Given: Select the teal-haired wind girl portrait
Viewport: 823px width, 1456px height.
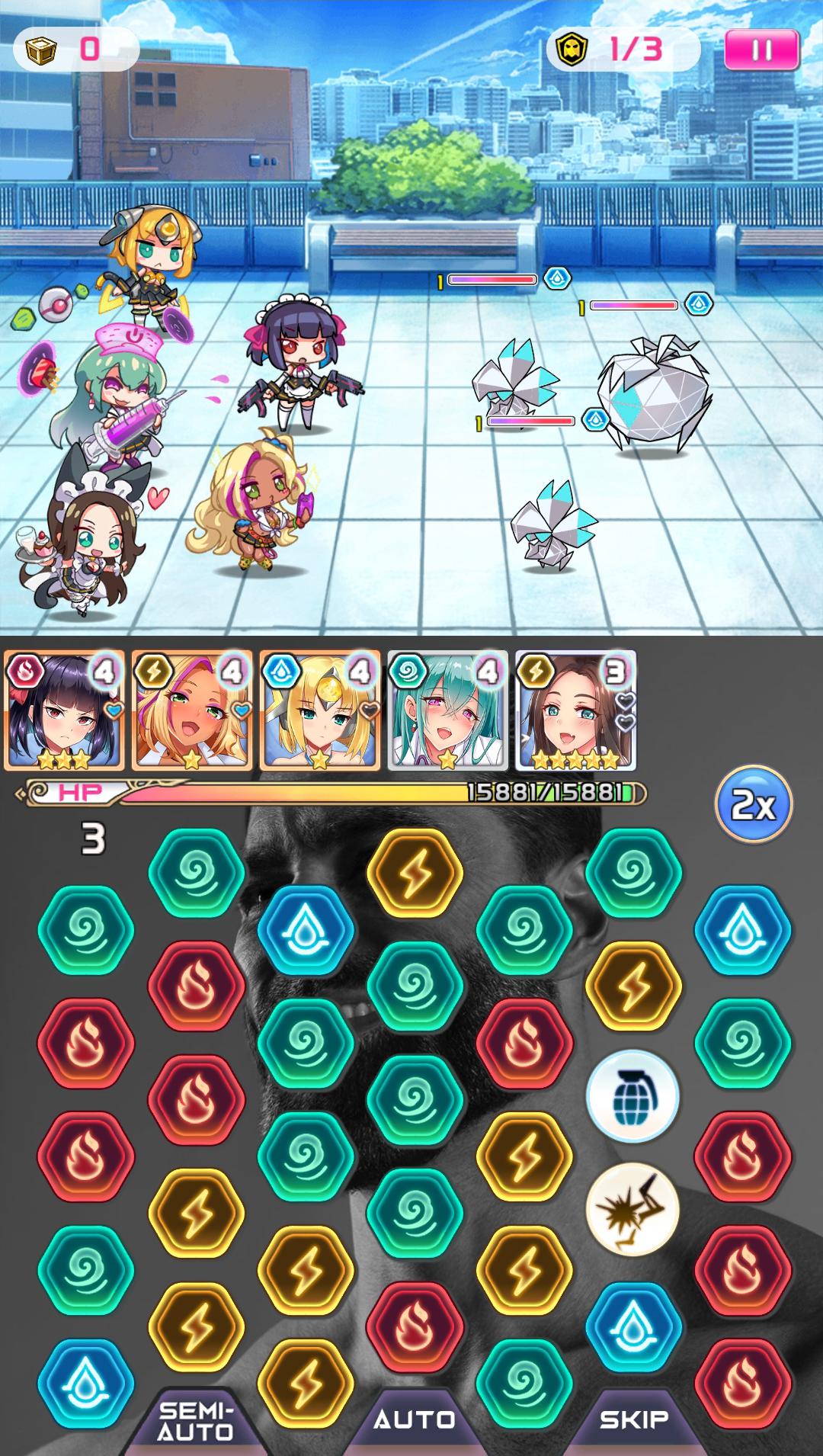Looking at the screenshot, I should click(x=448, y=710).
